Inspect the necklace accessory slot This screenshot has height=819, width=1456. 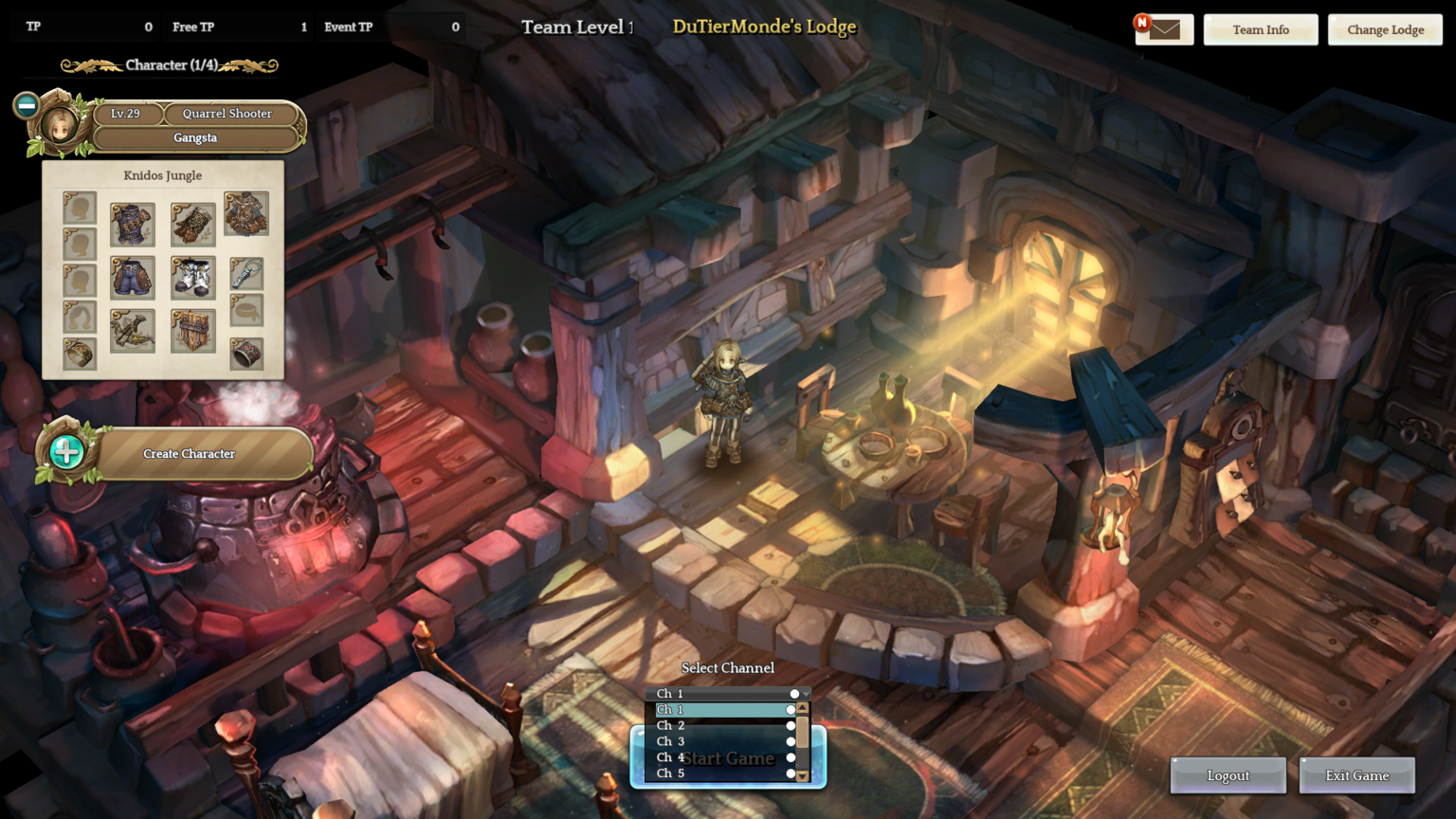tap(246, 275)
